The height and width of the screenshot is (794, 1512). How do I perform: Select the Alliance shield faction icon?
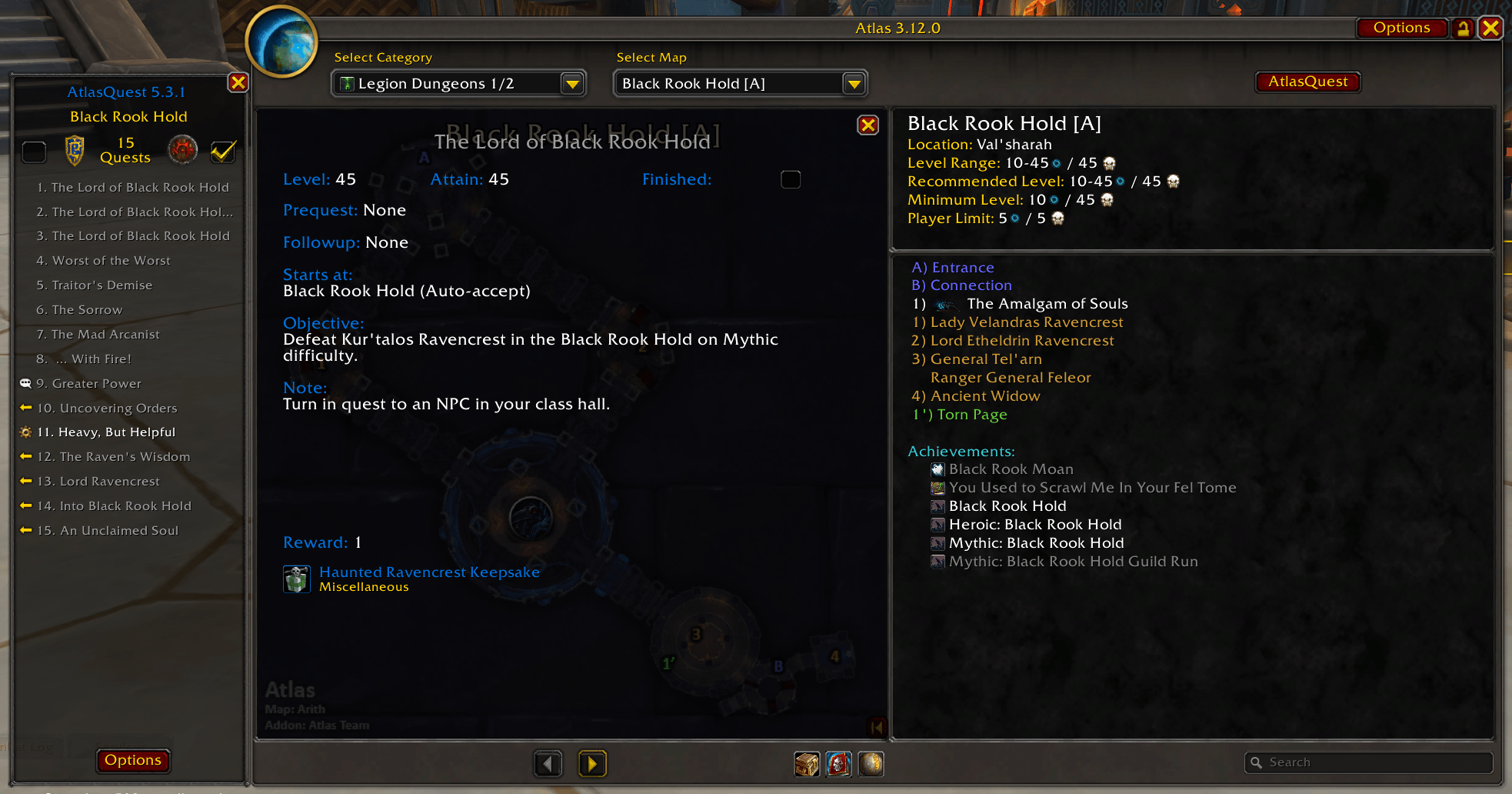click(75, 150)
